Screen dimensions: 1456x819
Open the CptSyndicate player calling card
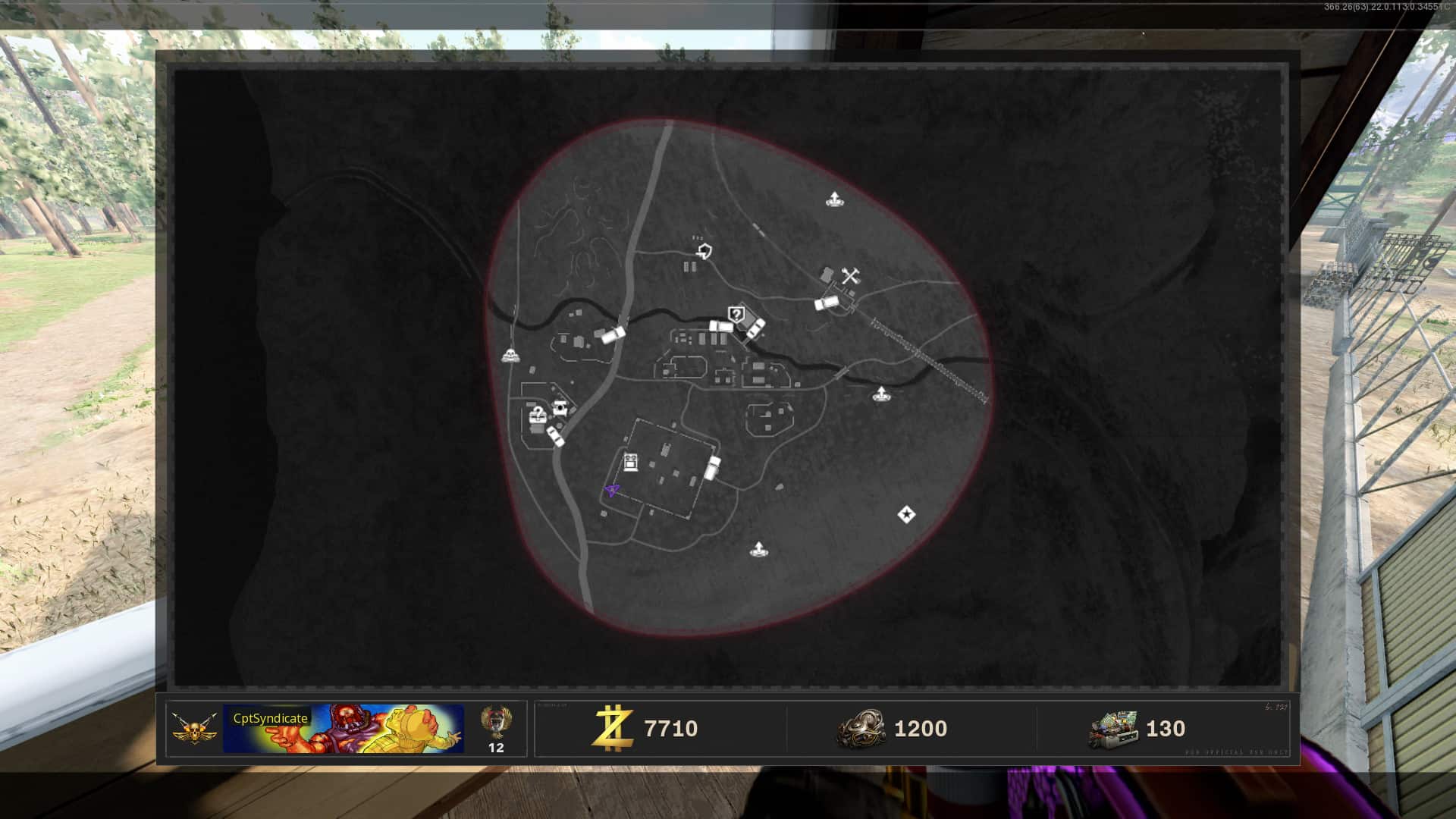(344, 729)
